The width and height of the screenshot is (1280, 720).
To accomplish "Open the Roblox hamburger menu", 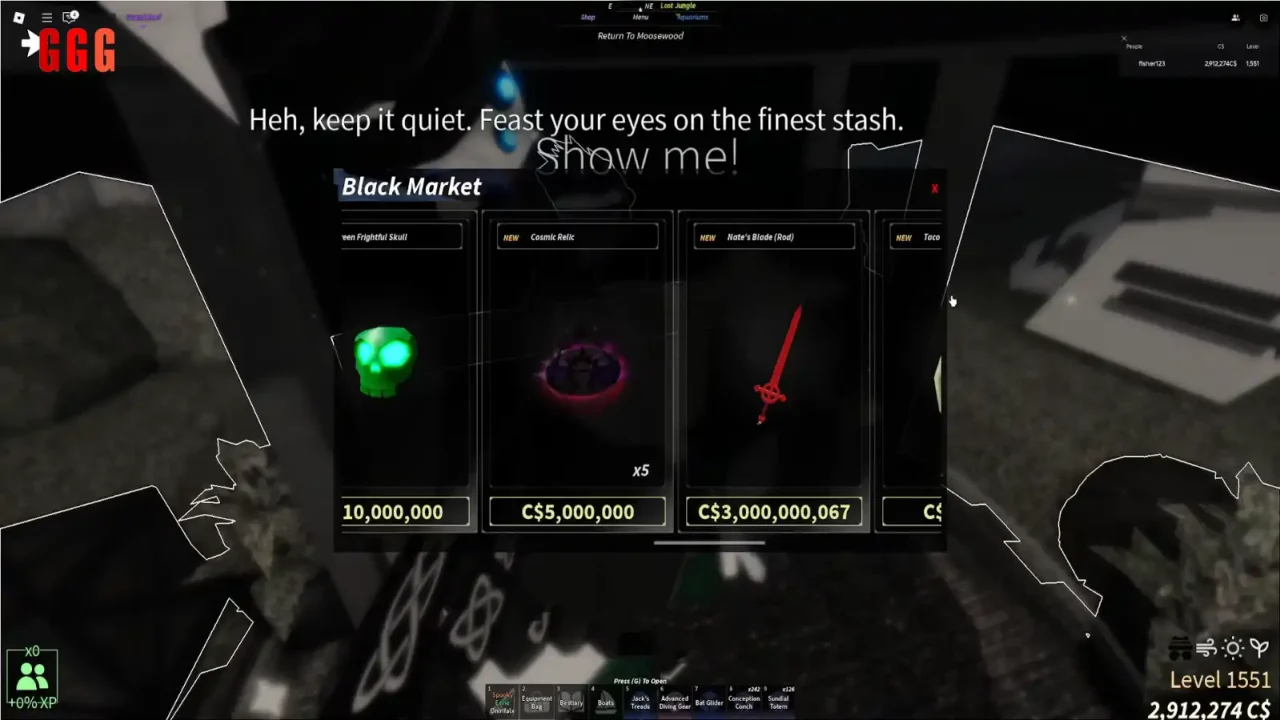I will pos(47,18).
